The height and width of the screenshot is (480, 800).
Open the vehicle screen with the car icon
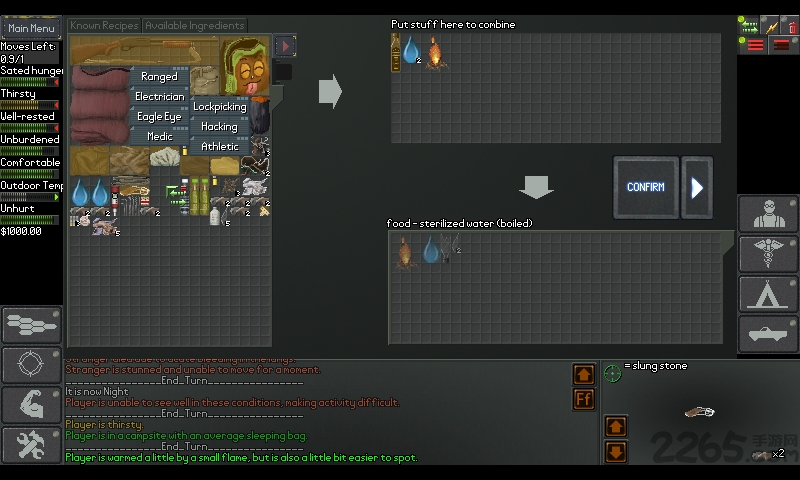(768, 334)
